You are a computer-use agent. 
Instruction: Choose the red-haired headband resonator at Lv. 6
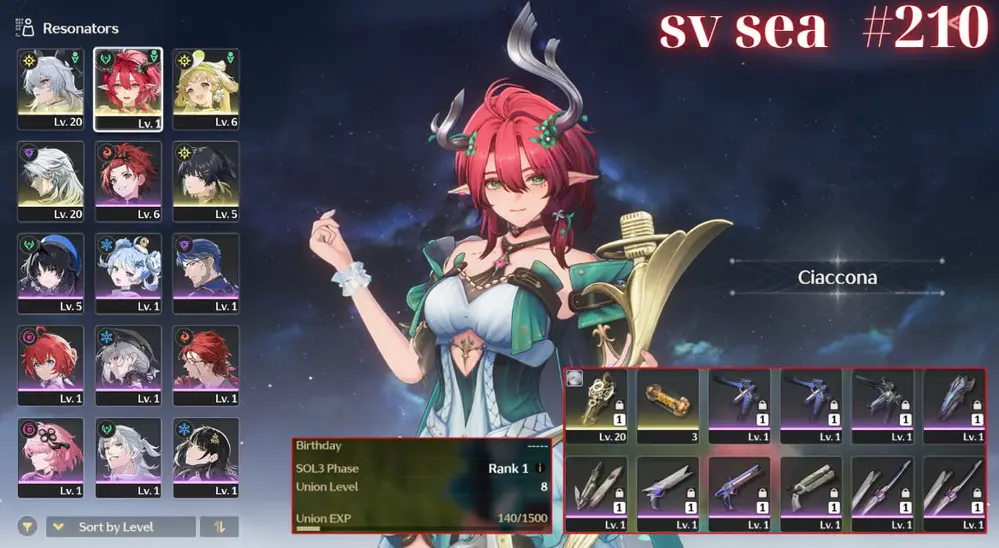[127, 181]
